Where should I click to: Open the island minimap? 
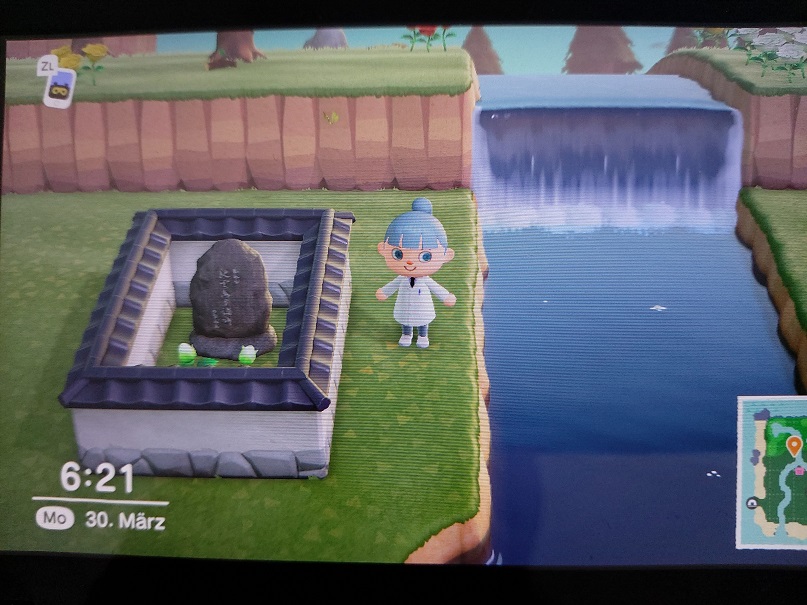pos(773,472)
